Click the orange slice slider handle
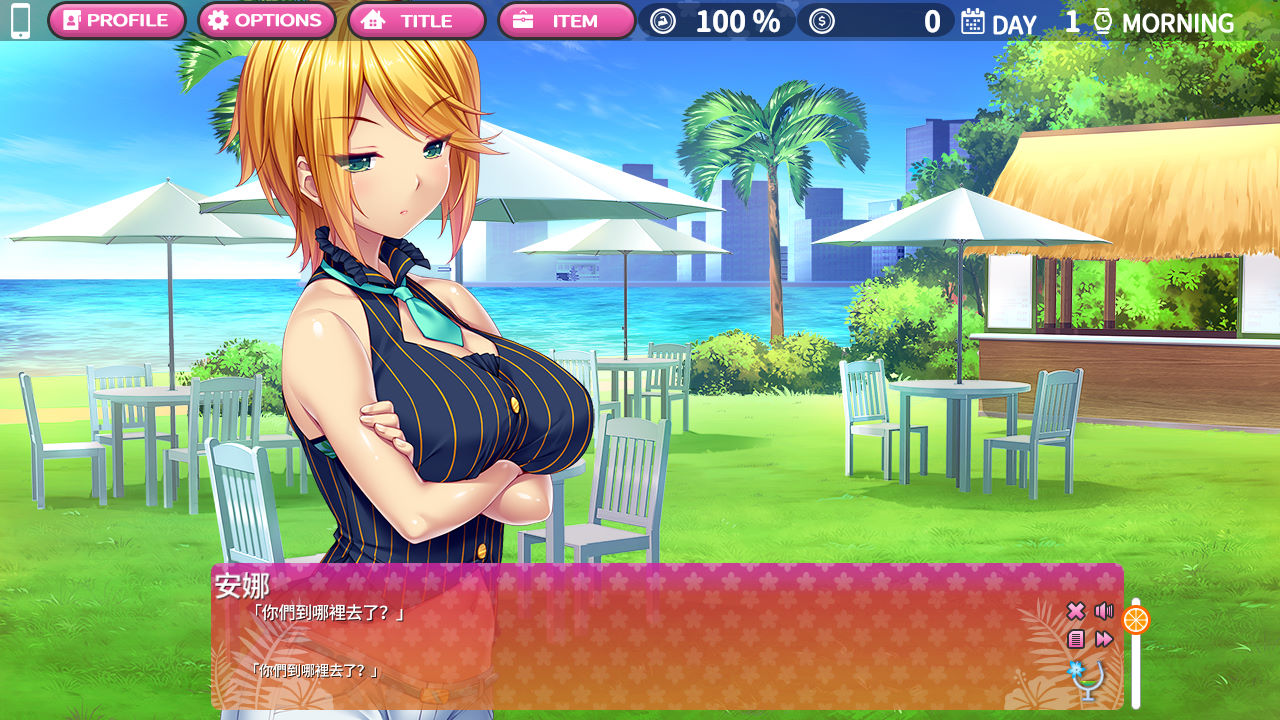This screenshot has height=720, width=1280. tap(1136, 620)
